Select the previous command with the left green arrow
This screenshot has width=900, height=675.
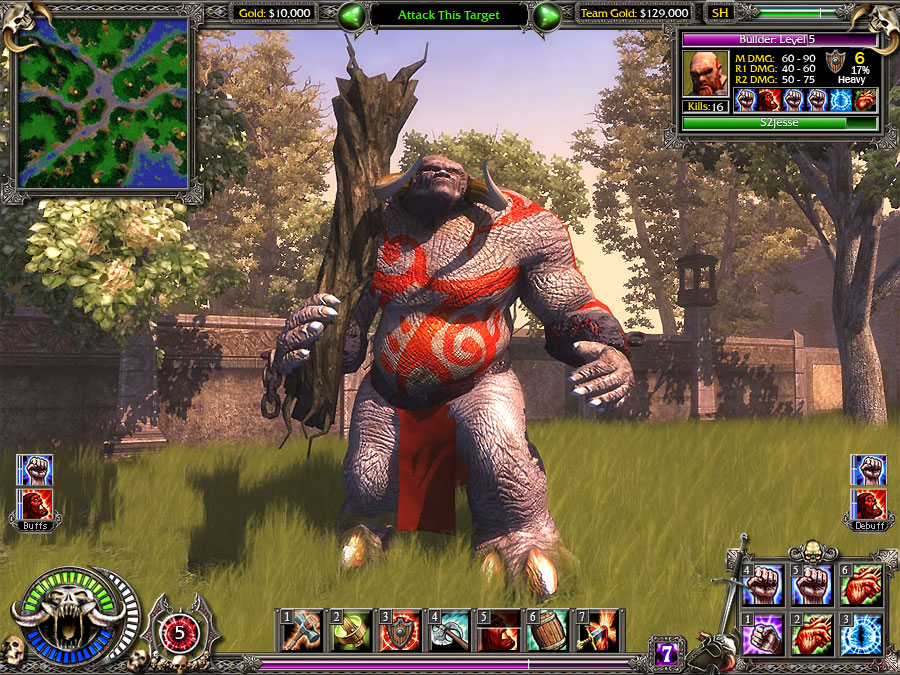pos(352,15)
